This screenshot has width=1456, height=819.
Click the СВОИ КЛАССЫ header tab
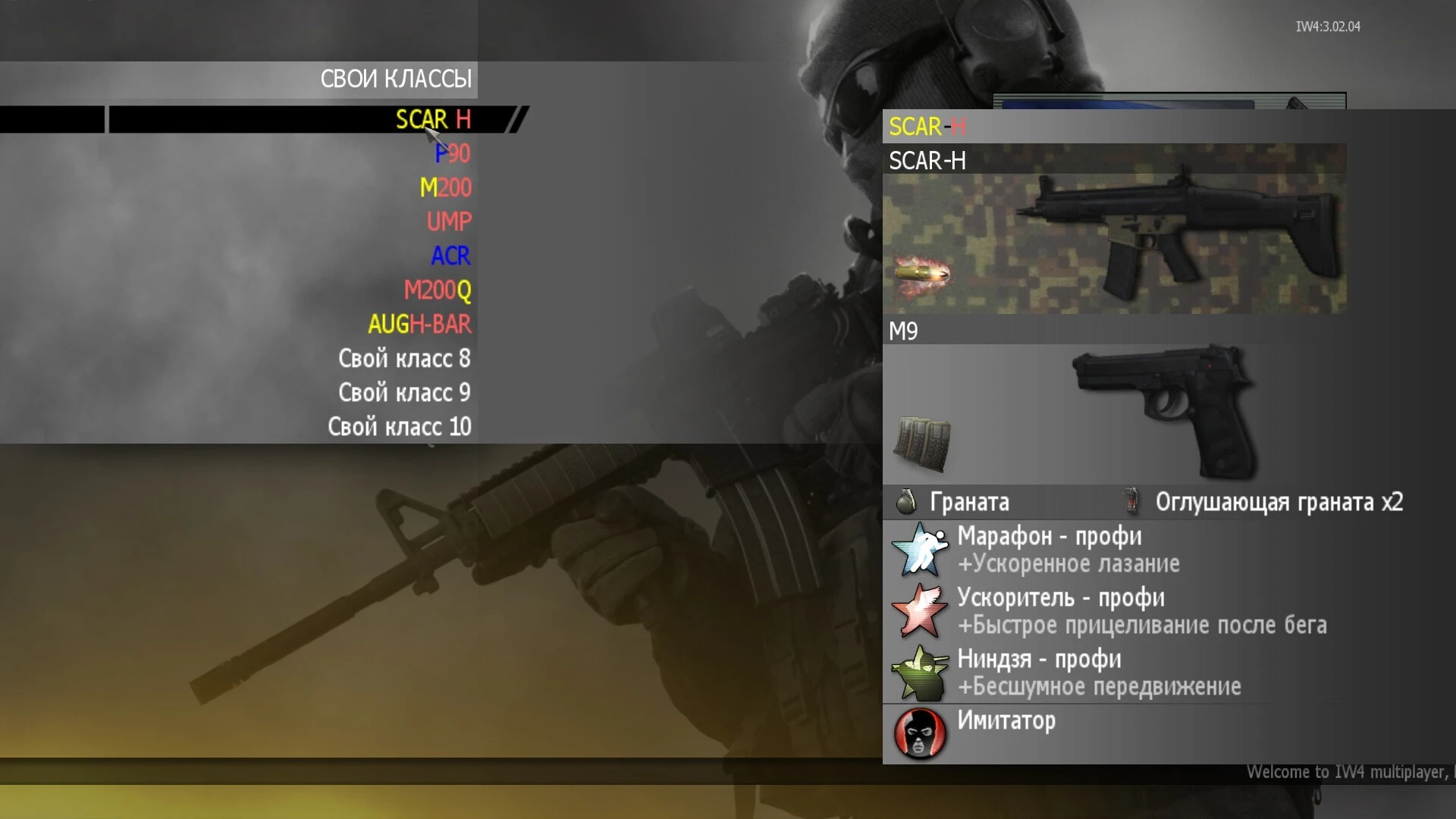[x=397, y=78]
